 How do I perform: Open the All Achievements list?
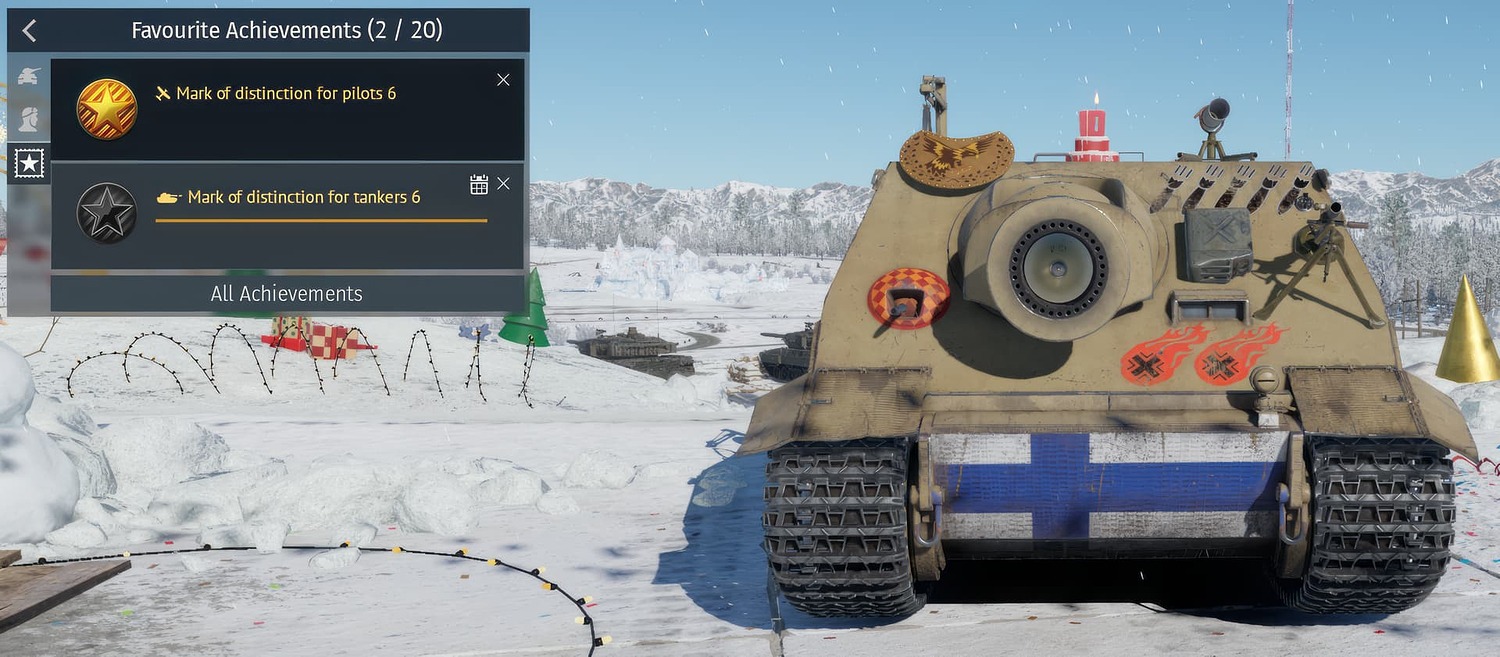[287, 294]
